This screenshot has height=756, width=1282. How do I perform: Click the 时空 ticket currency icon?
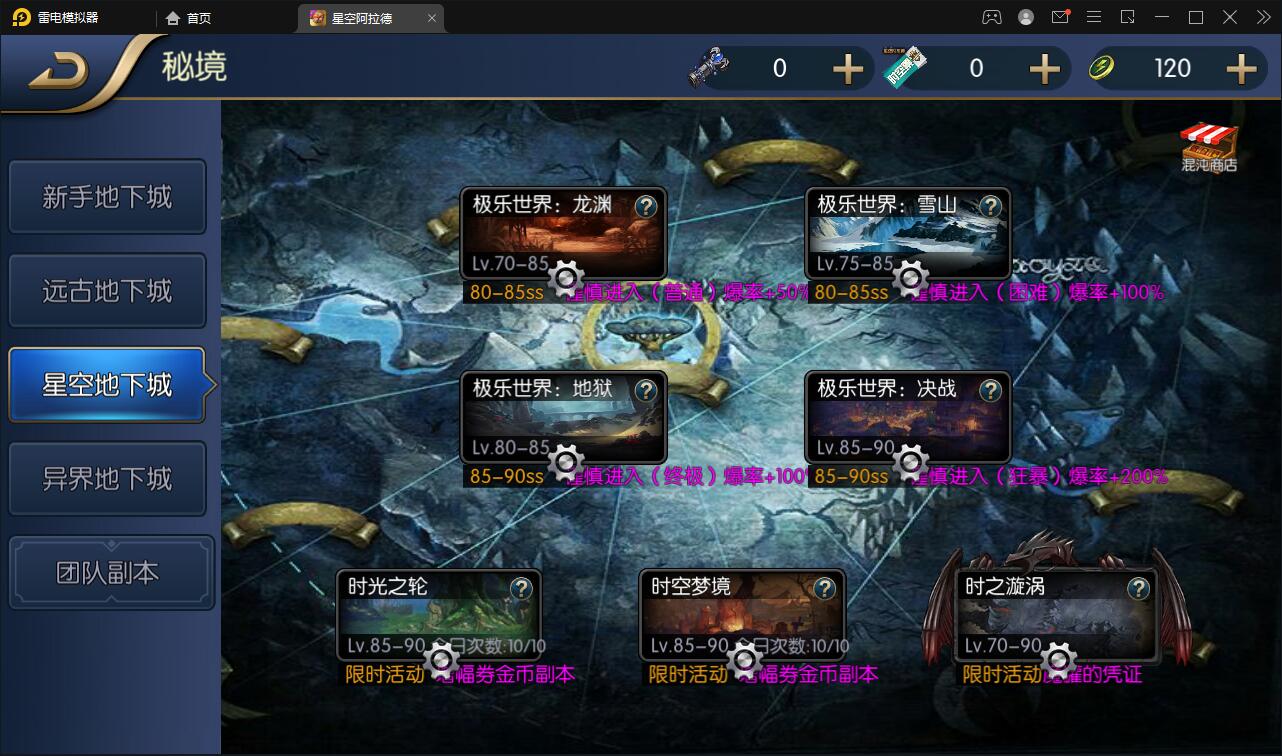coord(905,68)
